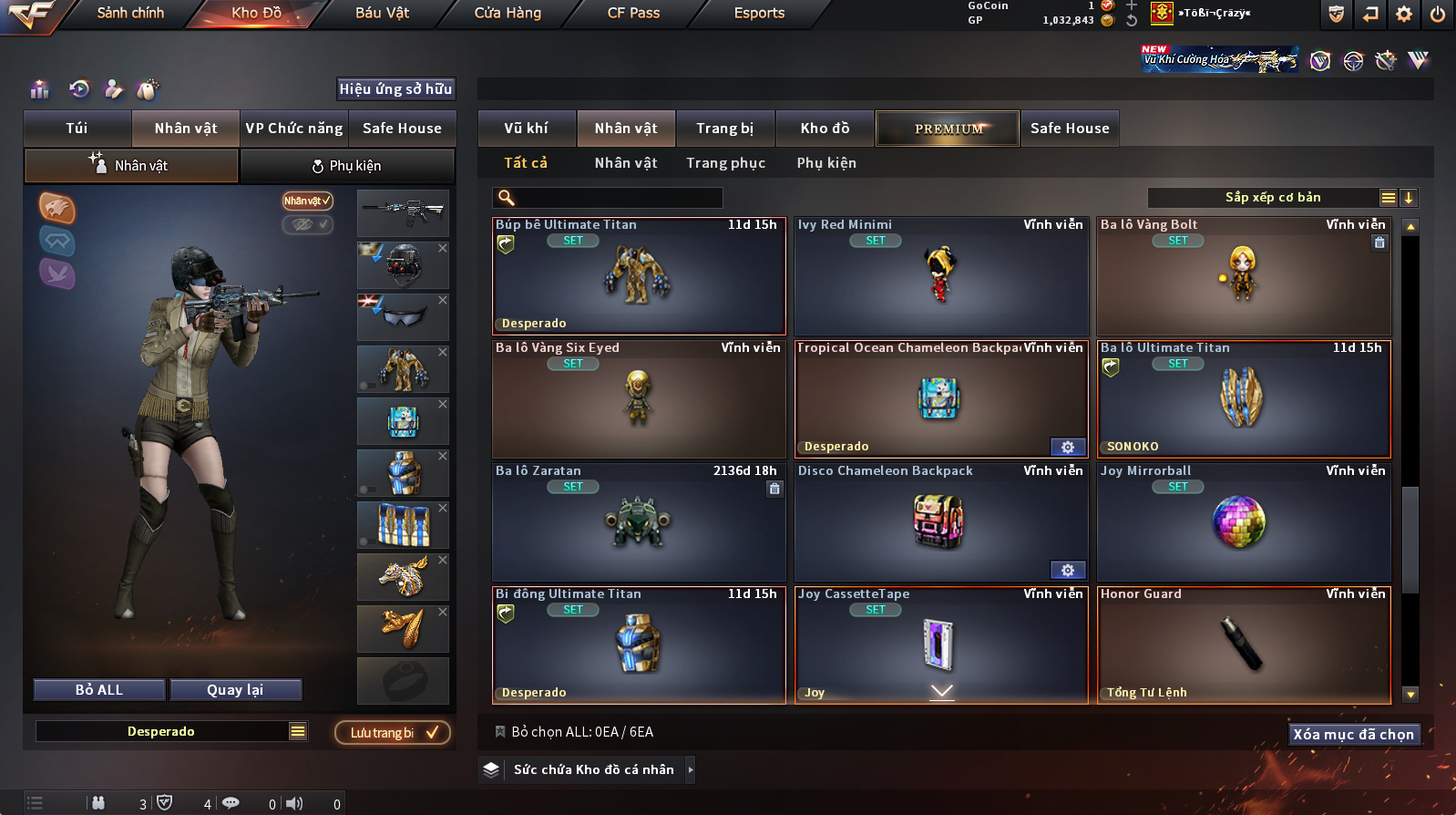Open the Cửa Hàng shop menu
This screenshot has height=815, width=1456.
[x=508, y=13]
